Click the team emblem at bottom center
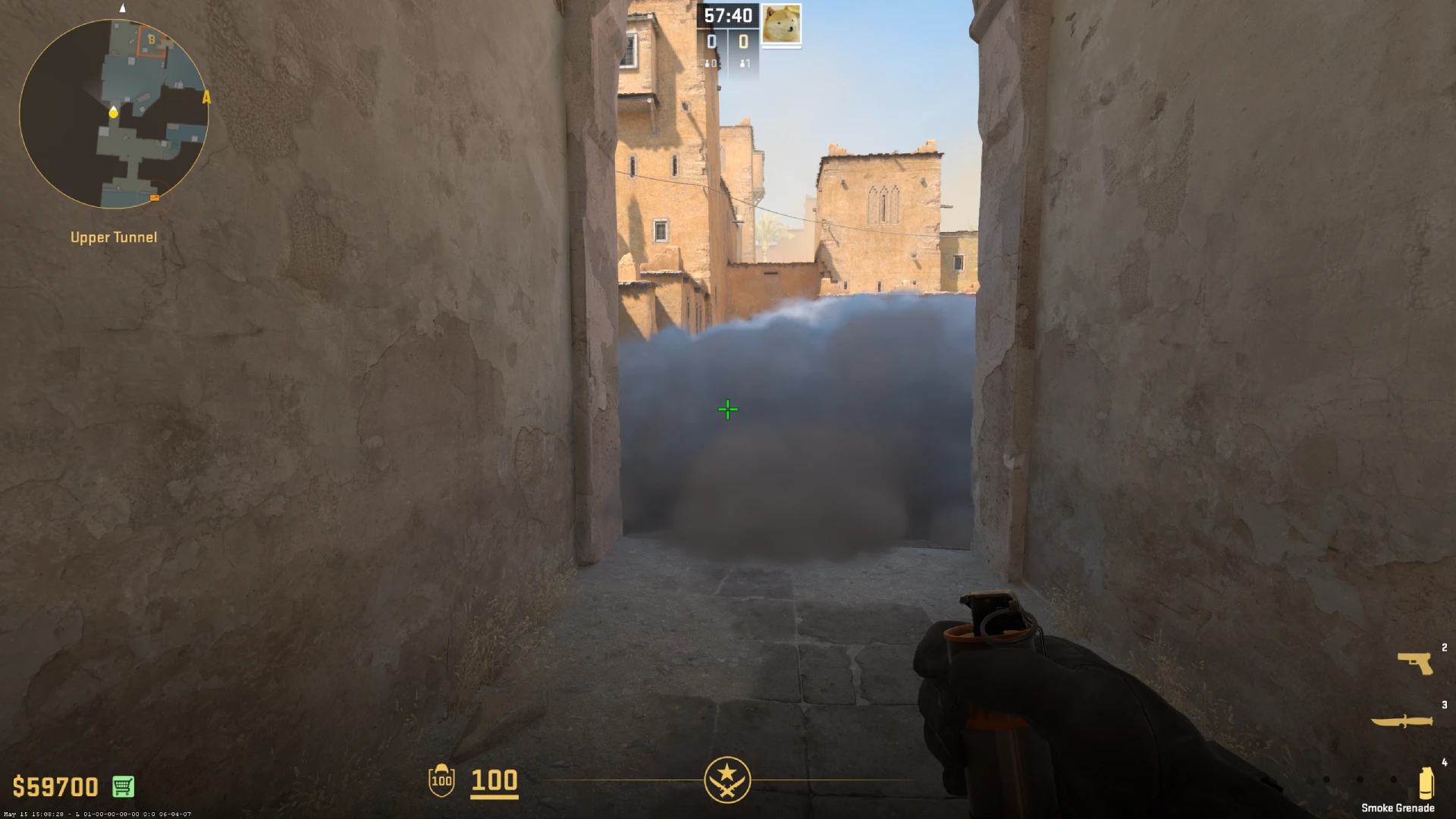The height and width of the screenshot is (819, 1456). pos(727,780)
